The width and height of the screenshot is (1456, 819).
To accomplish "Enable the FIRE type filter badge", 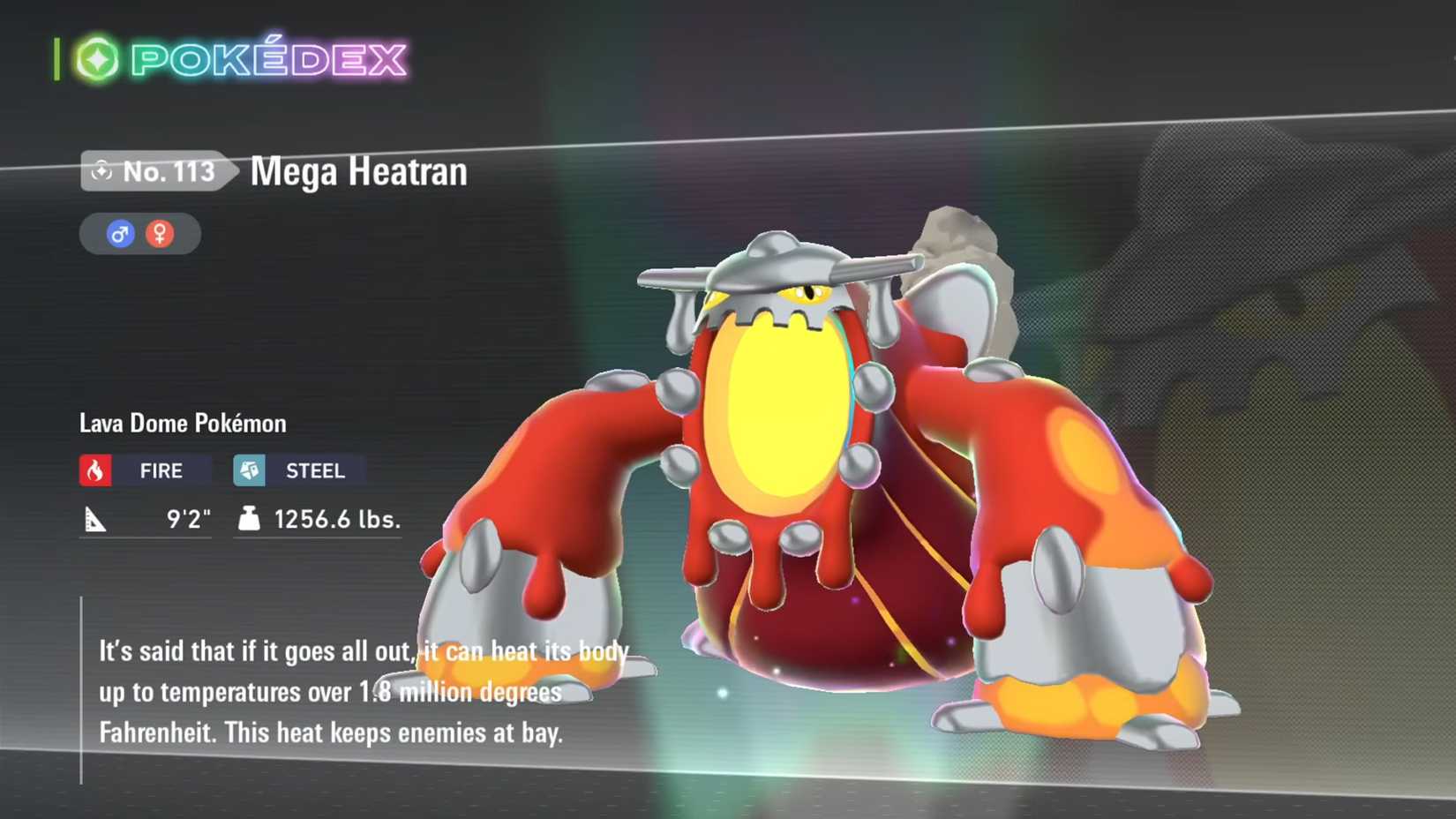I will (x=146, y=470).
